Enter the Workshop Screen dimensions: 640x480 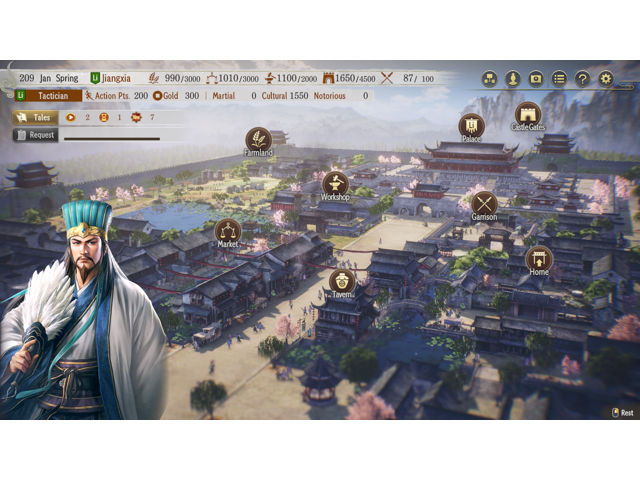point(335,184)
